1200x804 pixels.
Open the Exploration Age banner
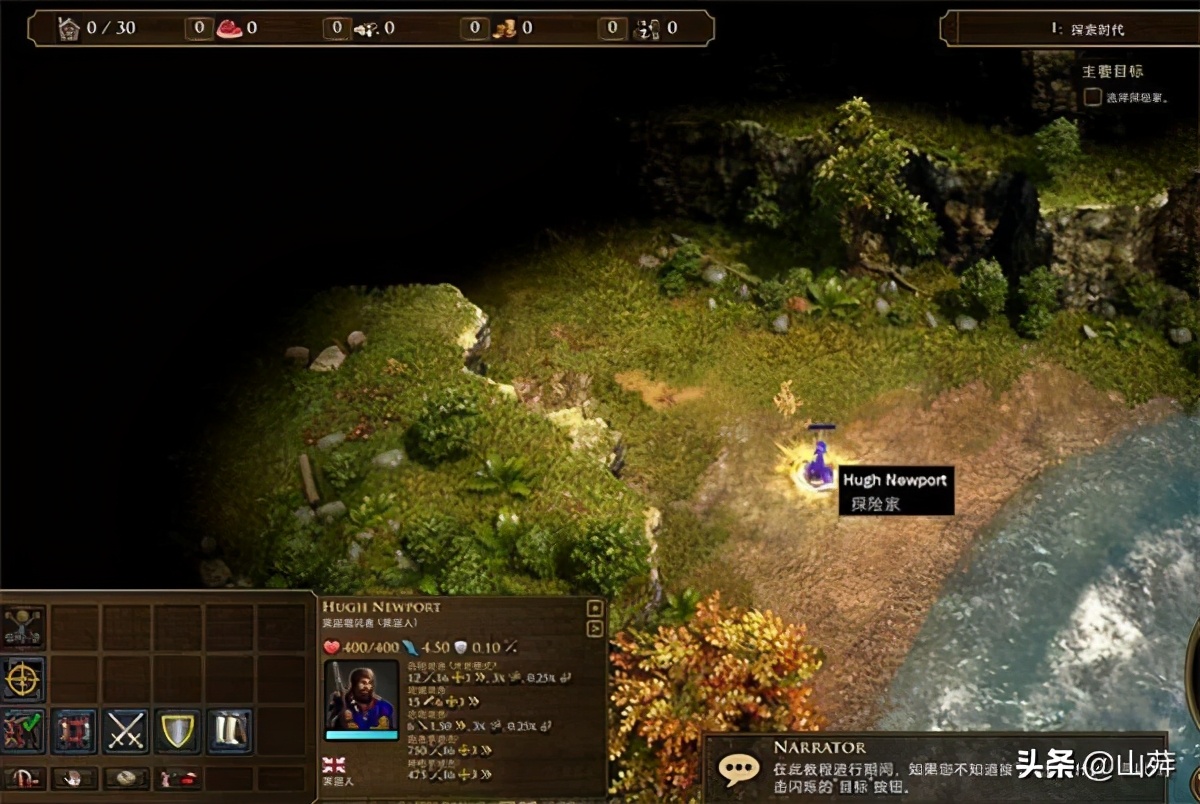[1070, 28]
